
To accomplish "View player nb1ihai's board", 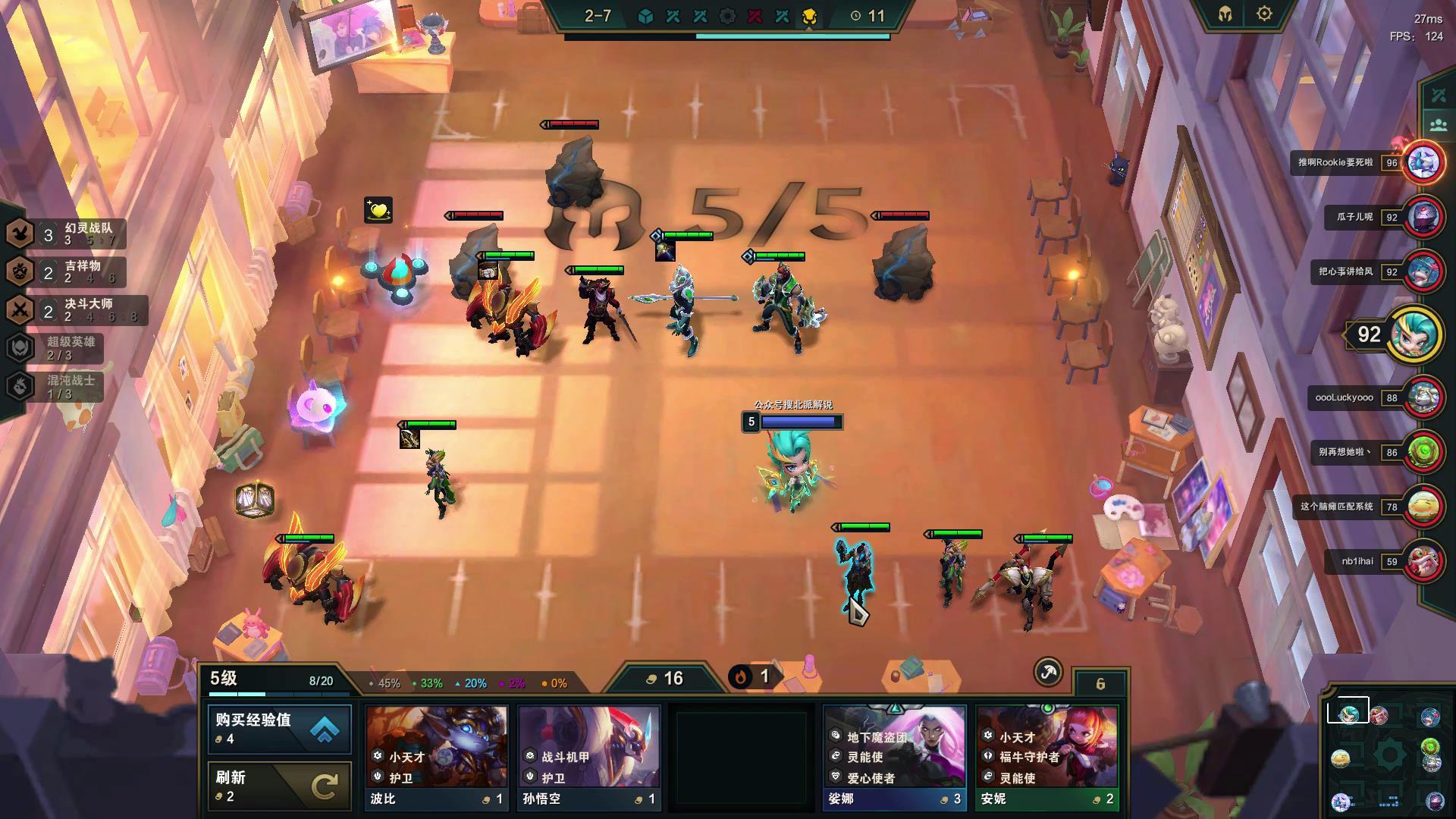I will pyautogui.click(x=1423, y=561).
